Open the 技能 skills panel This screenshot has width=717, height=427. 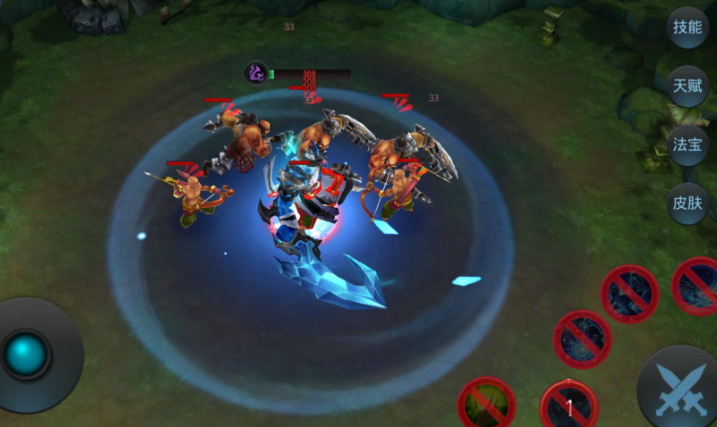pyautogui.click(x=687, y=28)
